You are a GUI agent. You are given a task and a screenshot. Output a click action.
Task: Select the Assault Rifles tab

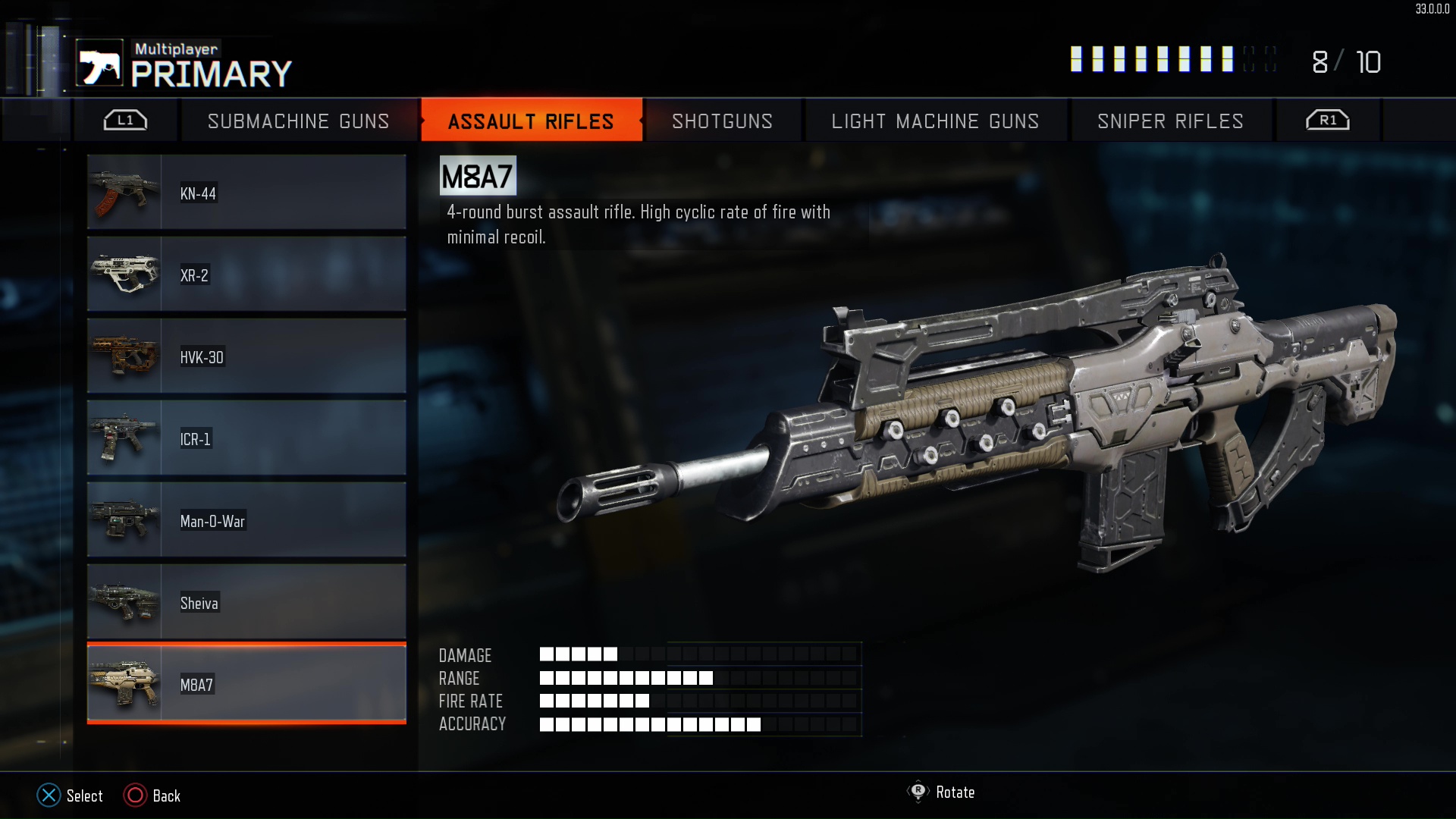531,121
